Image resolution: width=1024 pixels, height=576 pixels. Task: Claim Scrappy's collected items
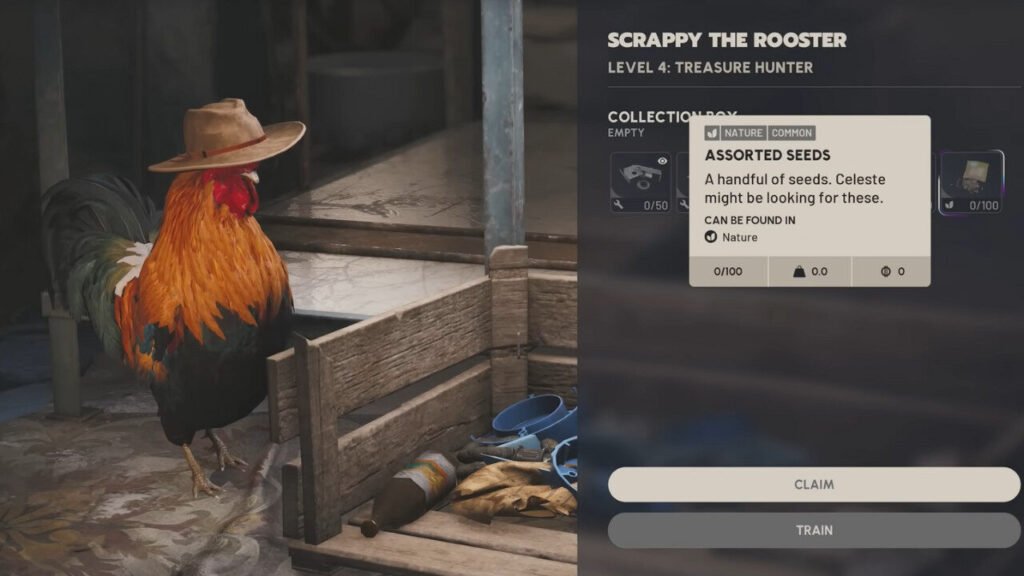814,484
